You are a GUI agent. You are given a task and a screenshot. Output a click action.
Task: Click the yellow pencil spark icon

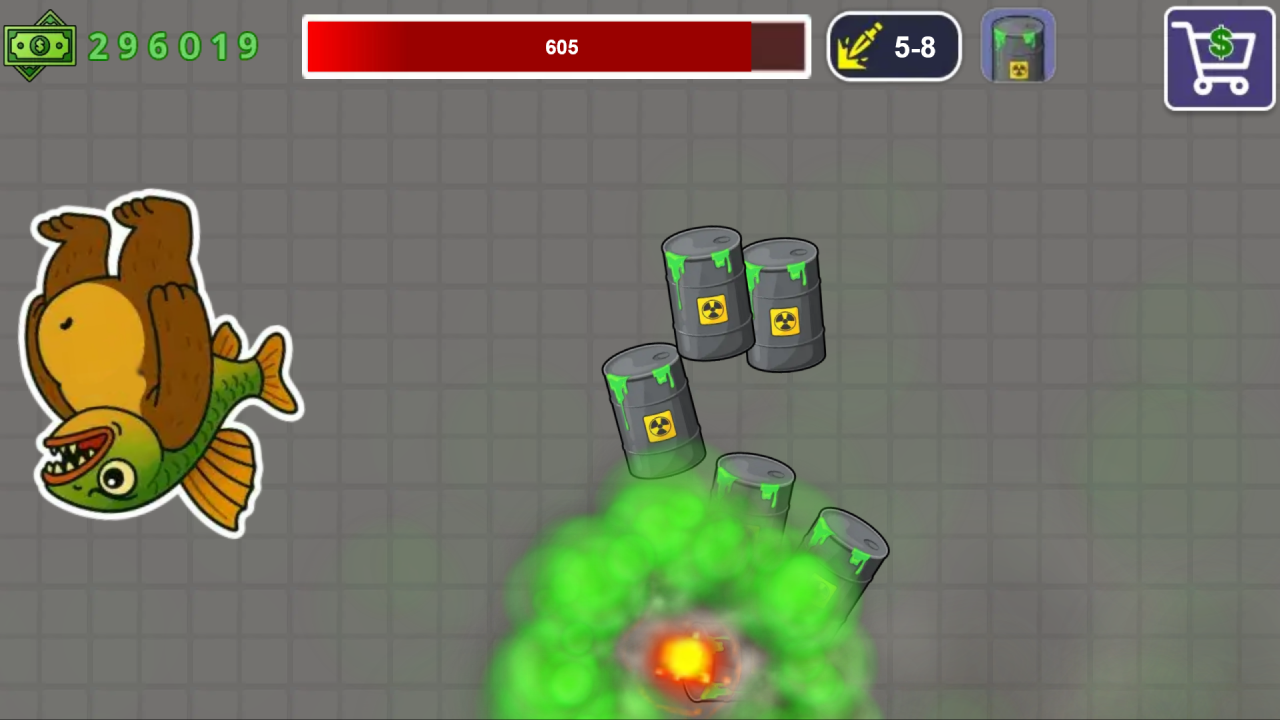[858, 45]
